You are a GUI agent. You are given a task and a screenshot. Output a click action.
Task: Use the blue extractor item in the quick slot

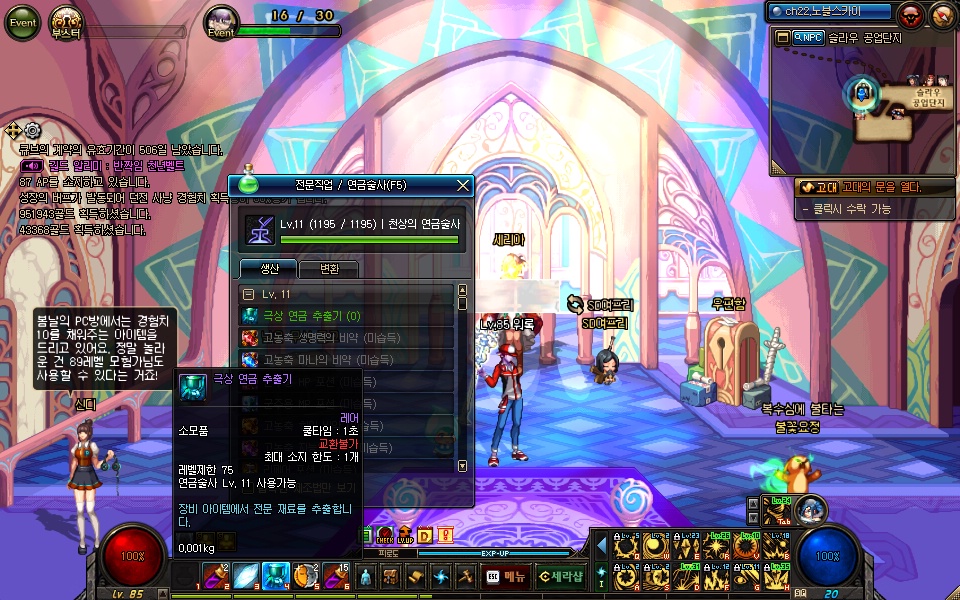click(275, 576)
